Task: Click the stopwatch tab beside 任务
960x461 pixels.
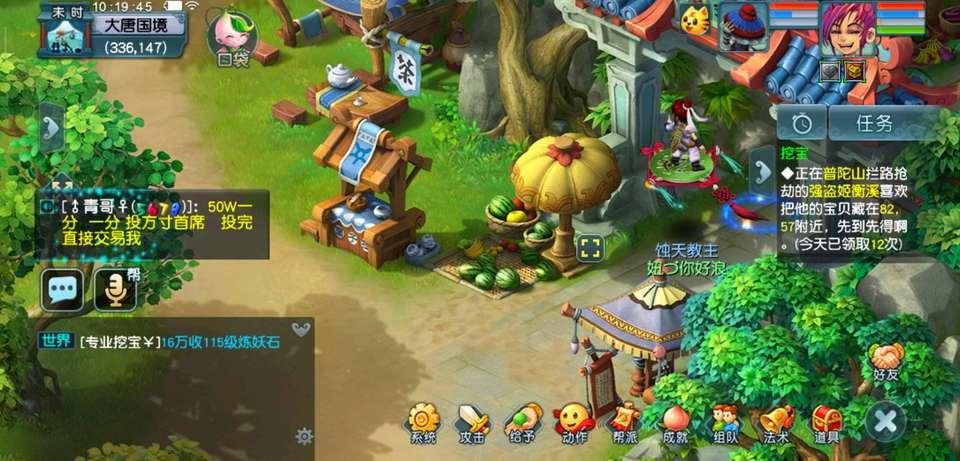Action: click(802, 123)
